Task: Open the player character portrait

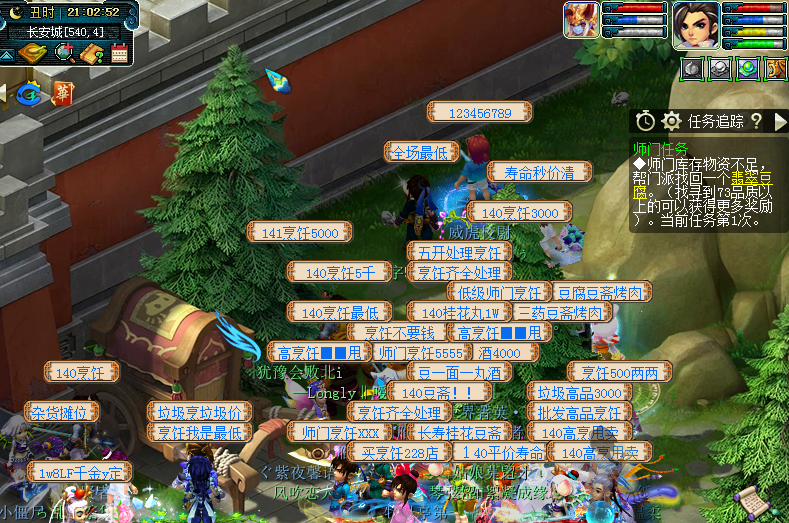Action: coord(695,25)
